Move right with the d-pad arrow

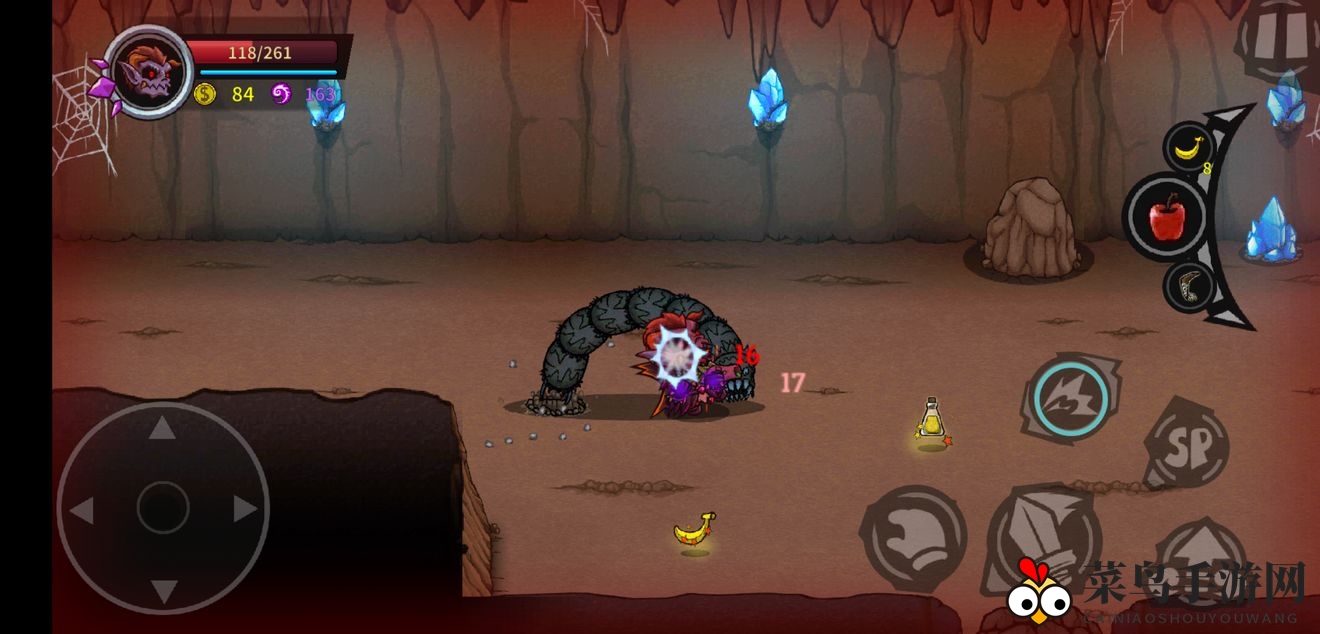coord(244,510)
